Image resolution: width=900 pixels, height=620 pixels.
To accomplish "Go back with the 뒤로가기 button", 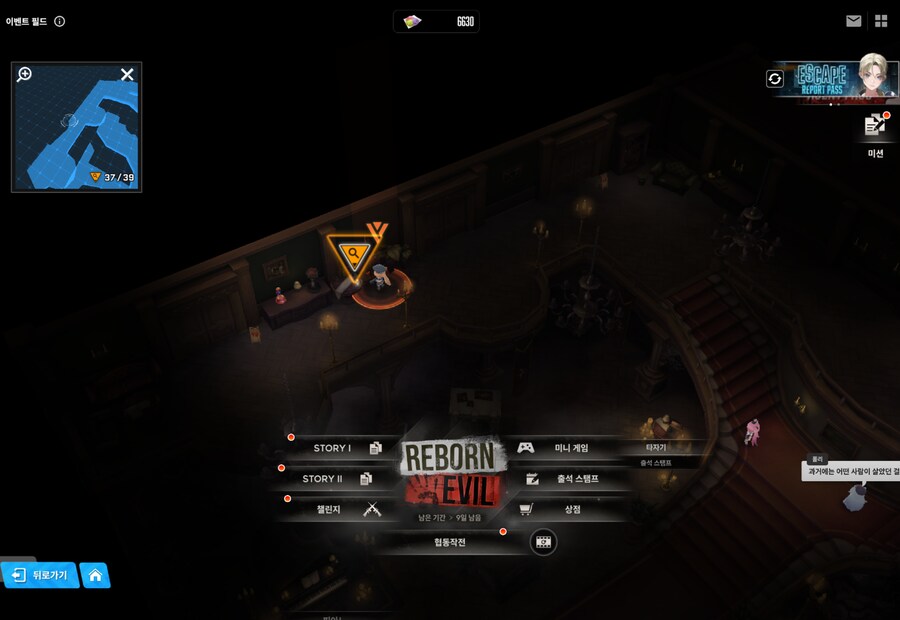I will coord(40,575).
